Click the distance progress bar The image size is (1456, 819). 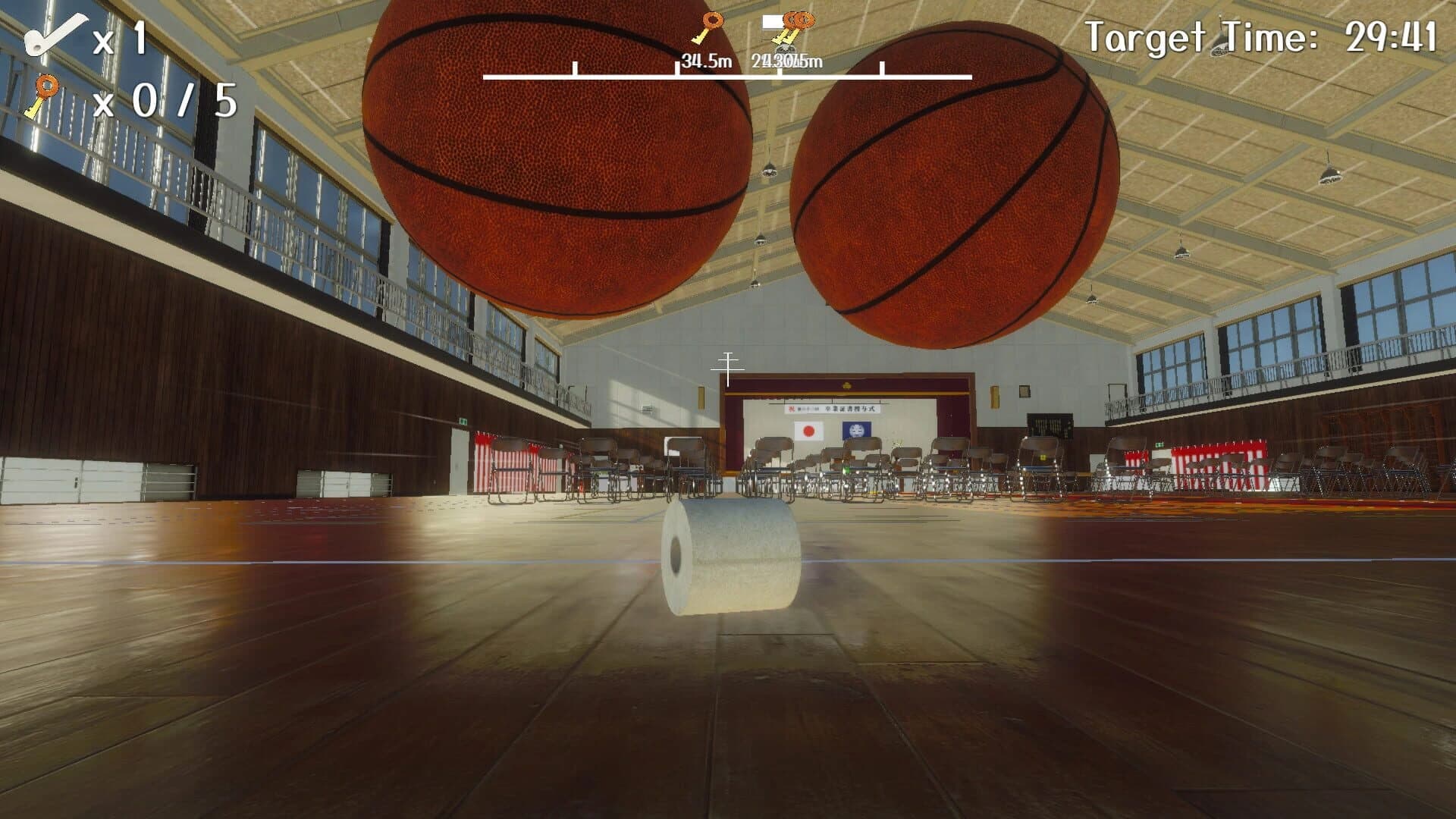point(728,77)
